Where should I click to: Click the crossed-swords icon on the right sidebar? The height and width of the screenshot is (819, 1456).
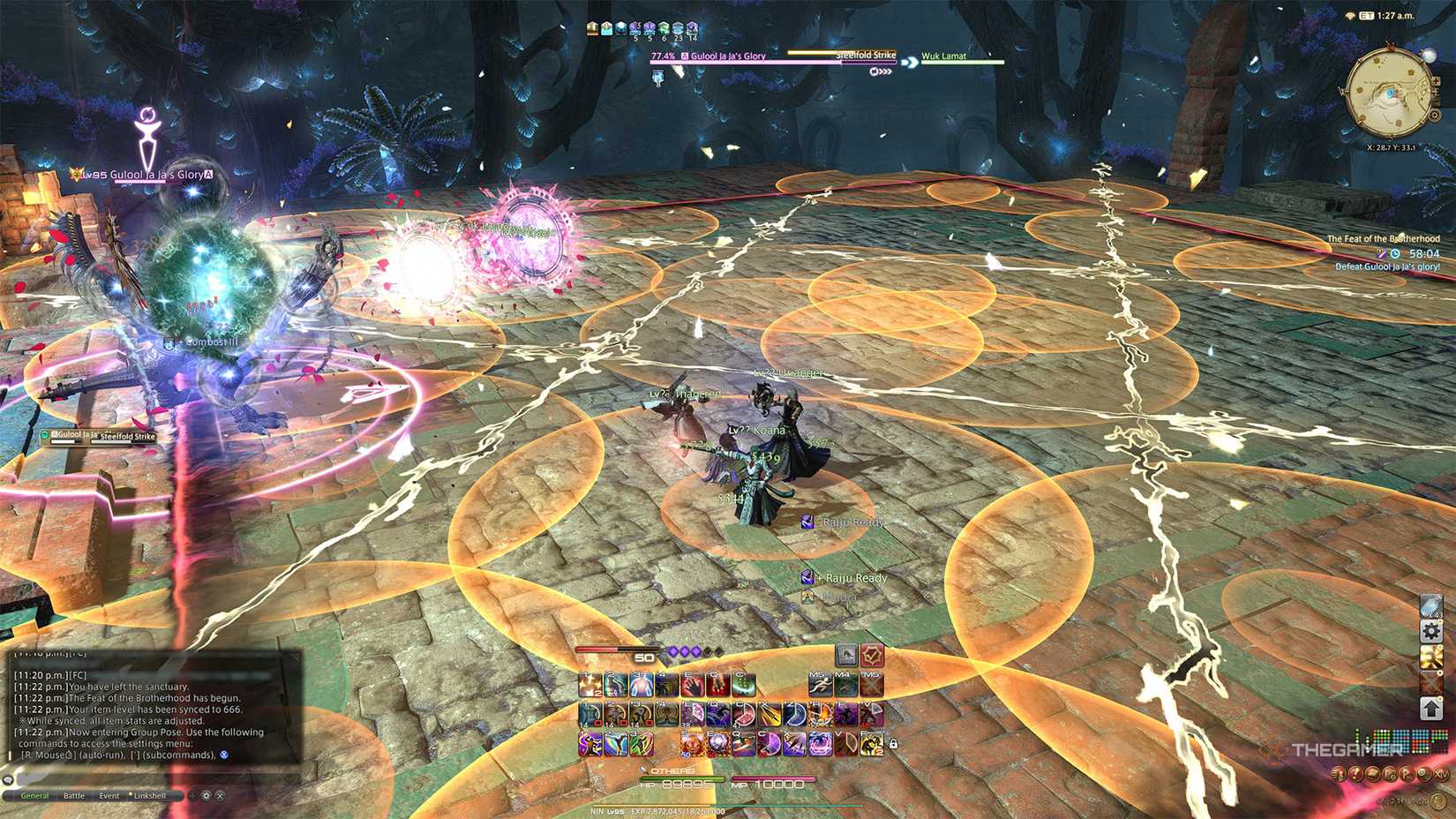tap(1430, 682)
